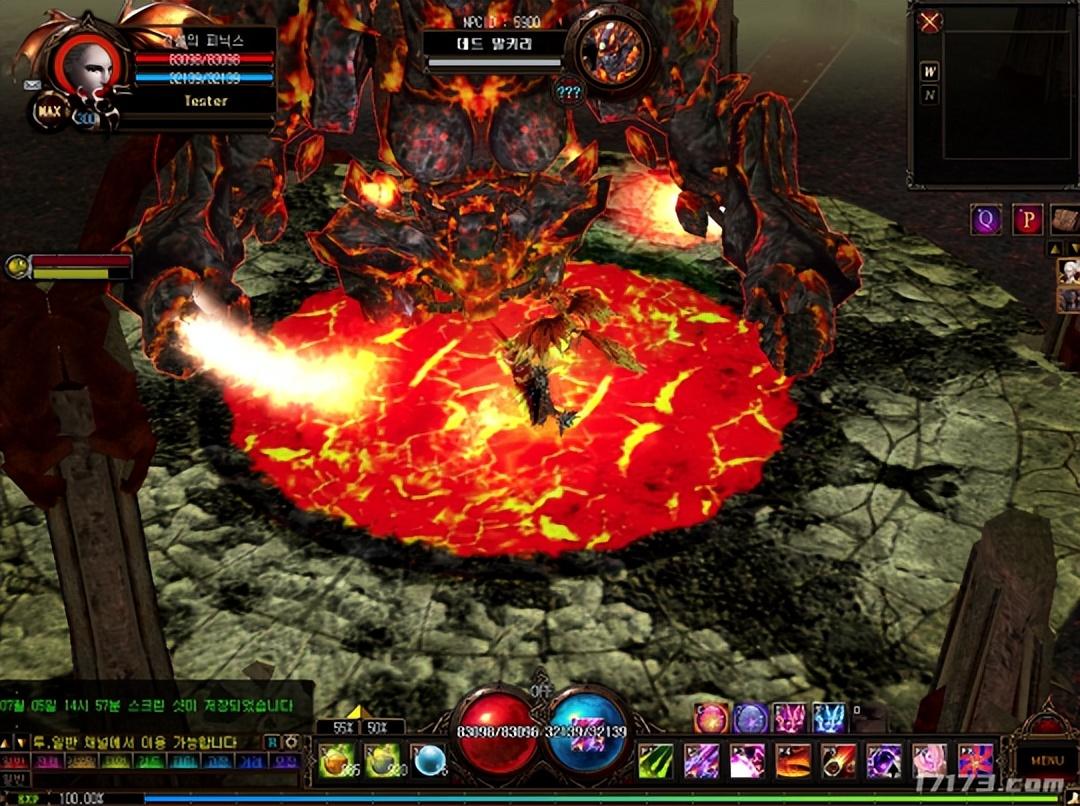
Task: Toggle the minimap W button
Action: click(x=930, y=71)
